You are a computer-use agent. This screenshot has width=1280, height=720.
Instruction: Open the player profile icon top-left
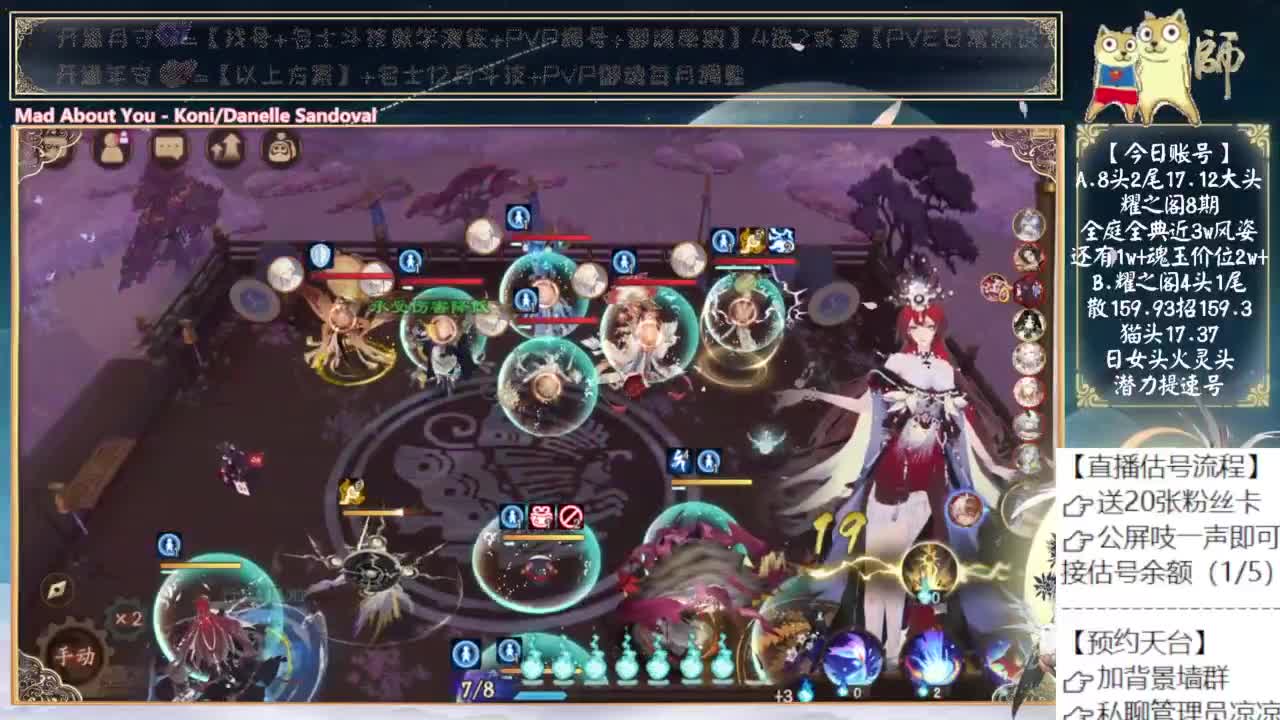111,148
